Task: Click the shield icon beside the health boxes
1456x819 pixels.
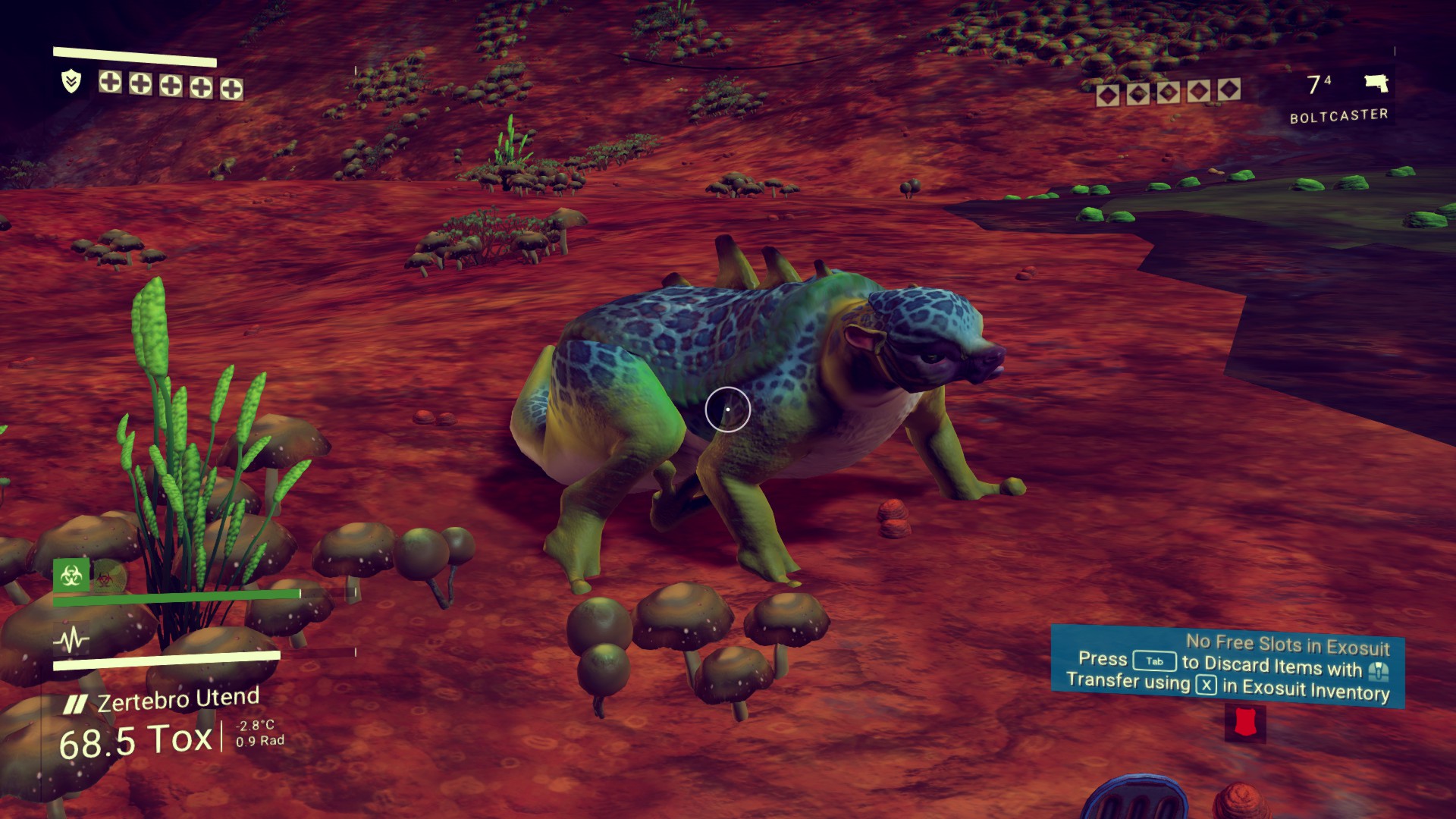Action: tap(71, 81)
